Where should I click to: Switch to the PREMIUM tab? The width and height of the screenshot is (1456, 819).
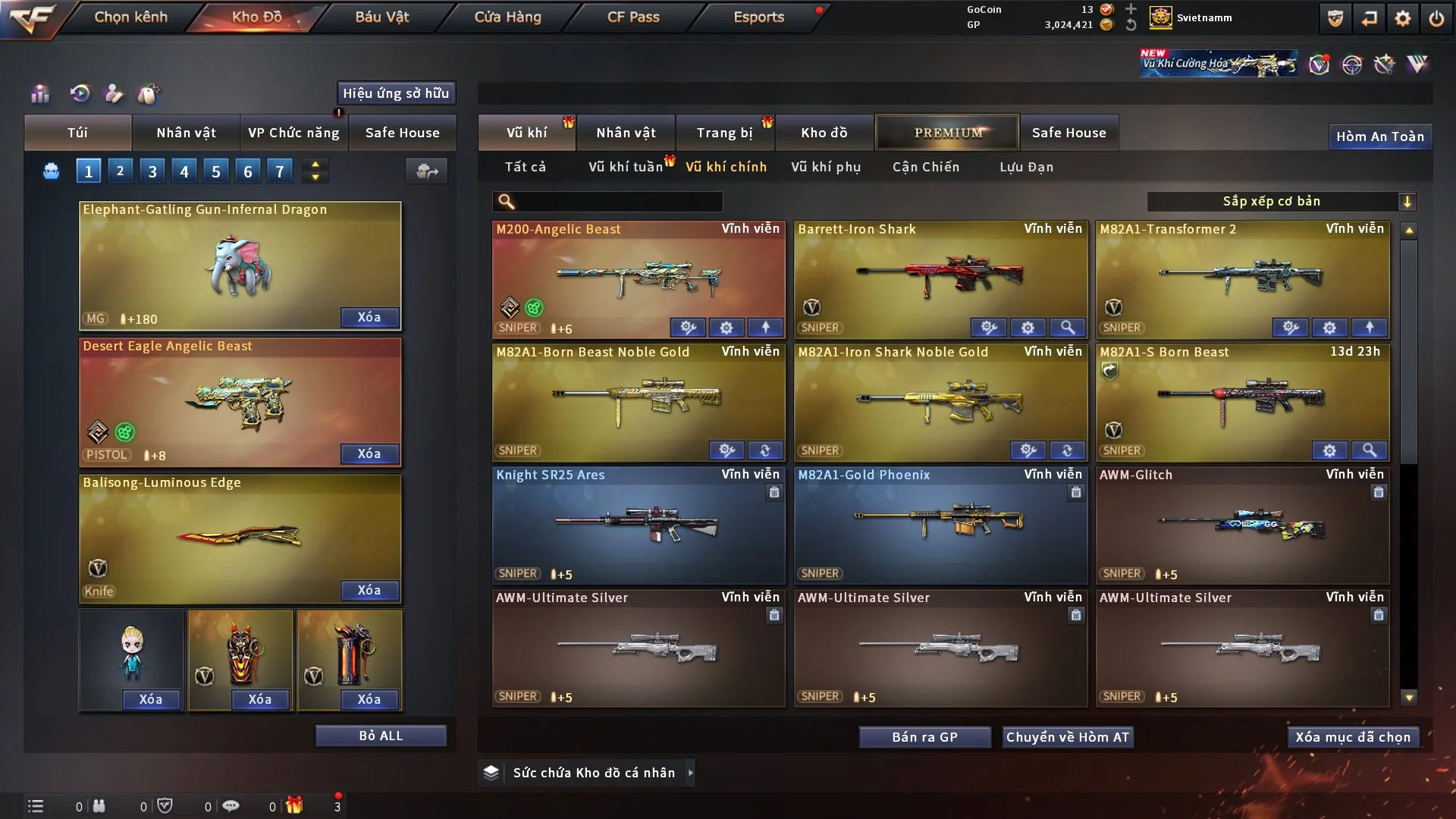pyautogui.click(x=948, y=133)
